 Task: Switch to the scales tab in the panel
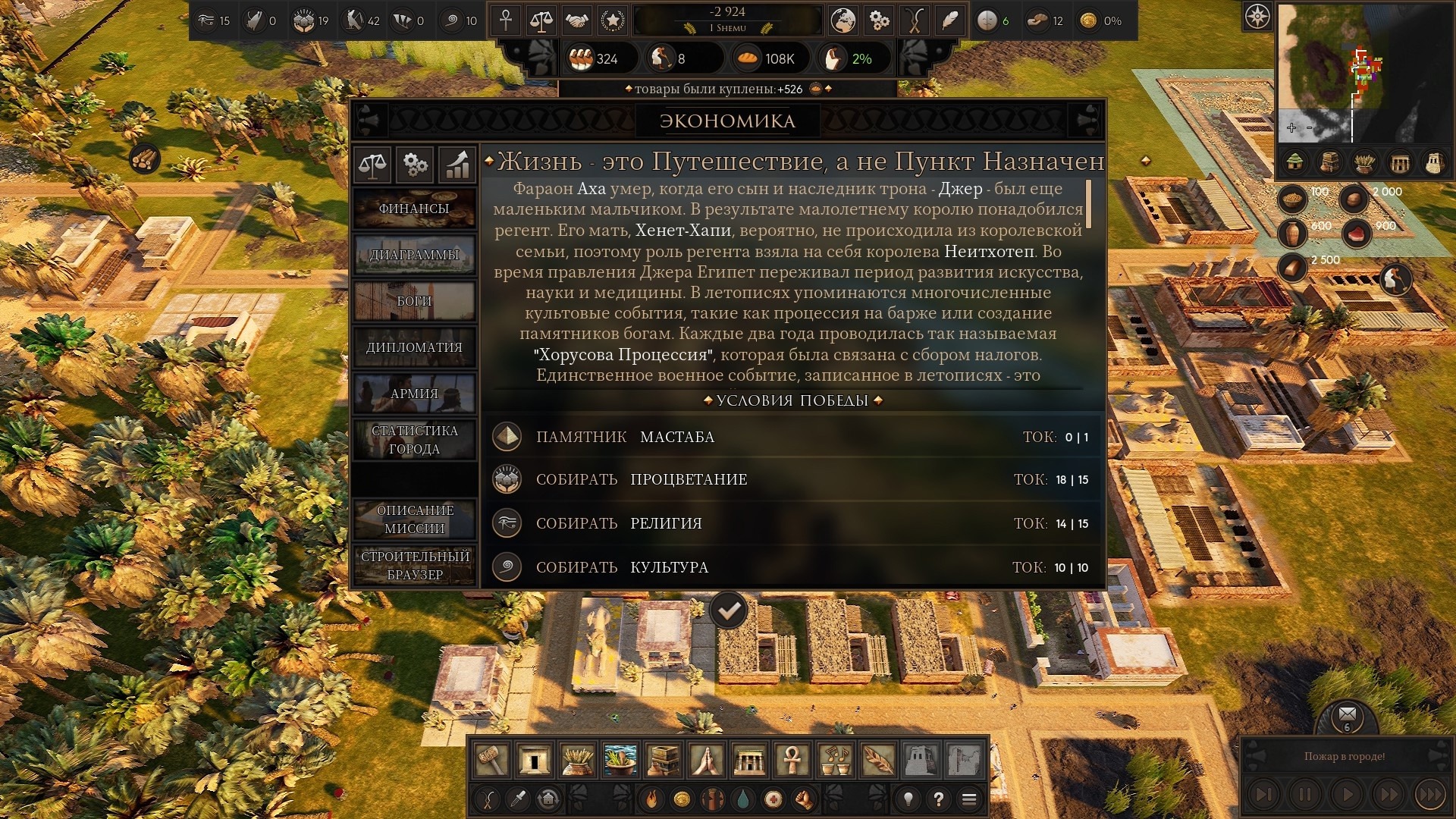click(x=372, y=164)
